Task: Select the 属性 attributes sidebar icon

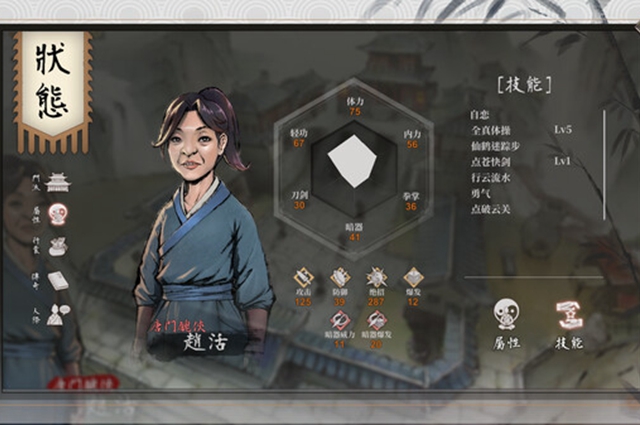Action: click(58, 214)
